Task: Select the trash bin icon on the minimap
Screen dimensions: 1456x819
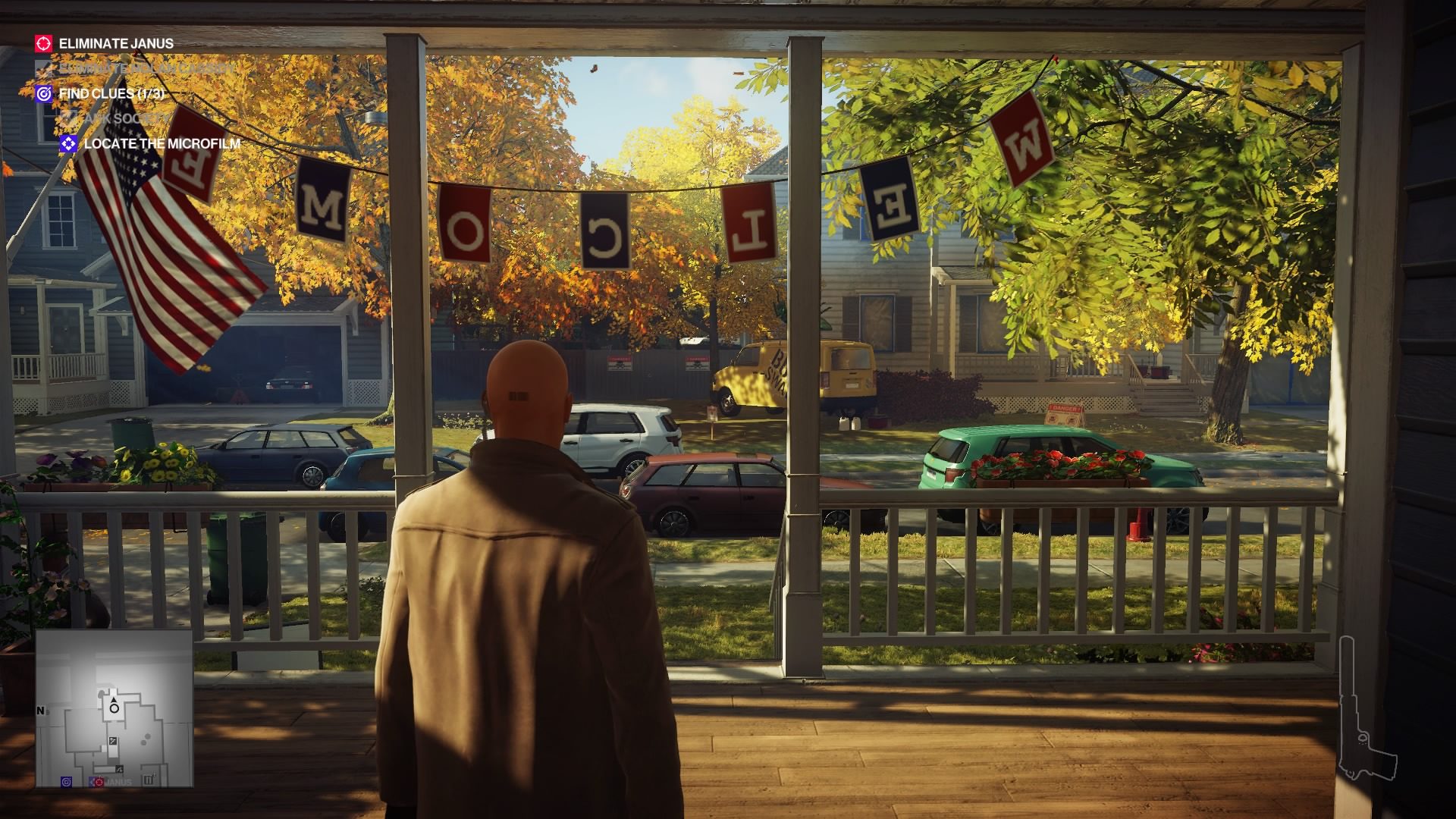Action: pyautogui.click(x=149, y=779)
